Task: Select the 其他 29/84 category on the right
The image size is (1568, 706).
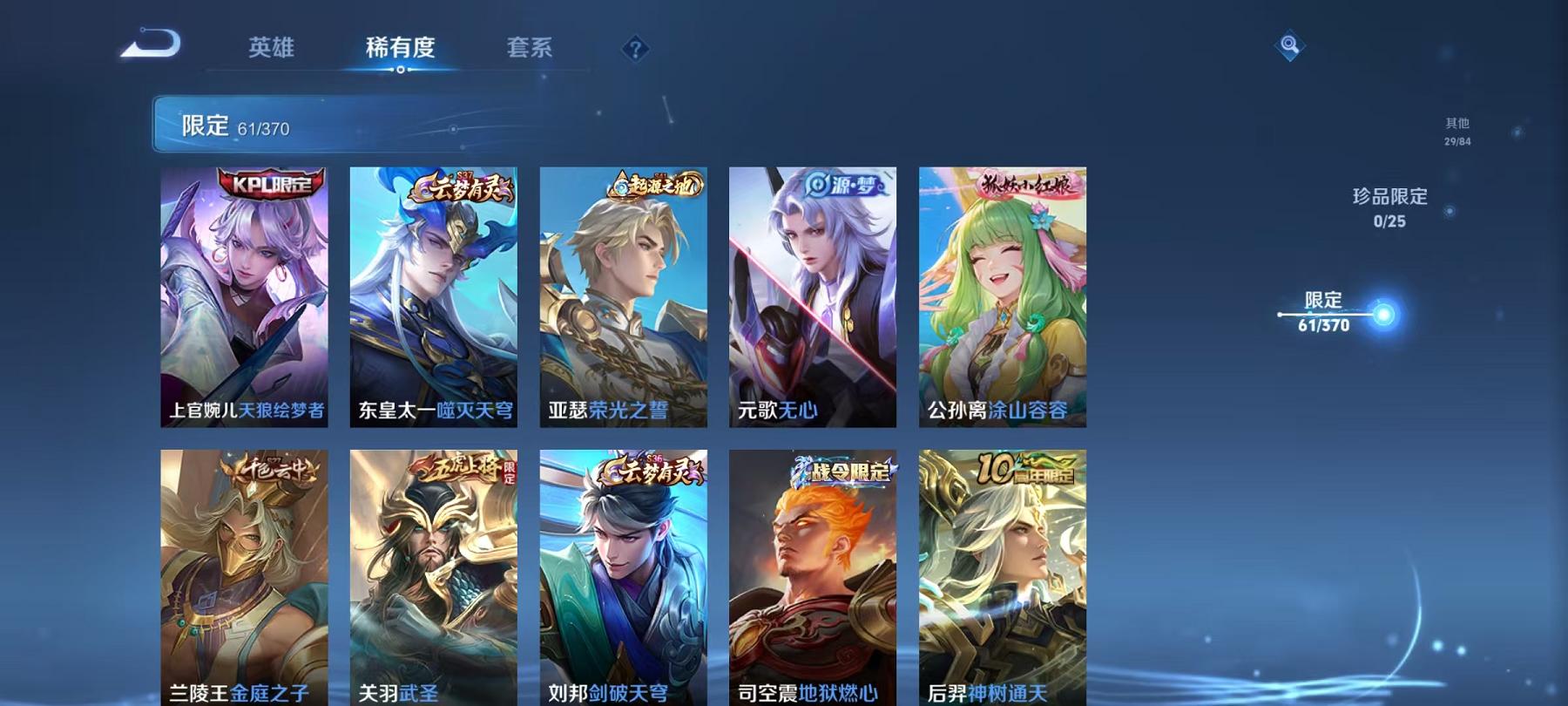Action: pos(1455,131)
